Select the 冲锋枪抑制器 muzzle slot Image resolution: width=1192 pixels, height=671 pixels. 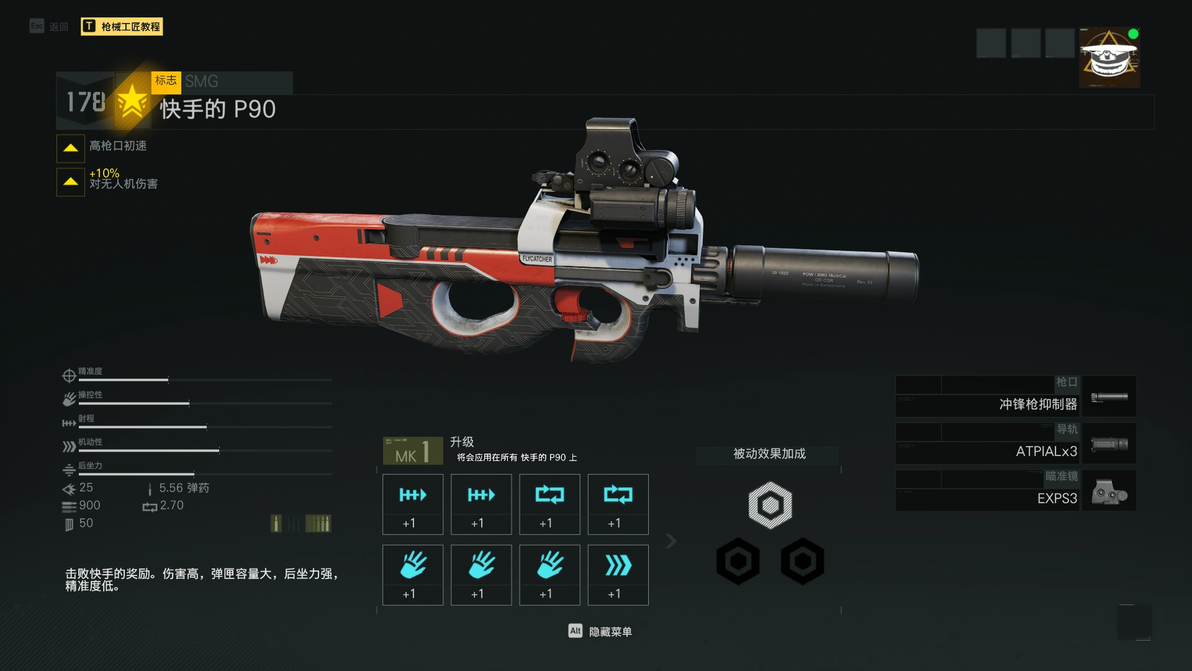point(1015,396)
